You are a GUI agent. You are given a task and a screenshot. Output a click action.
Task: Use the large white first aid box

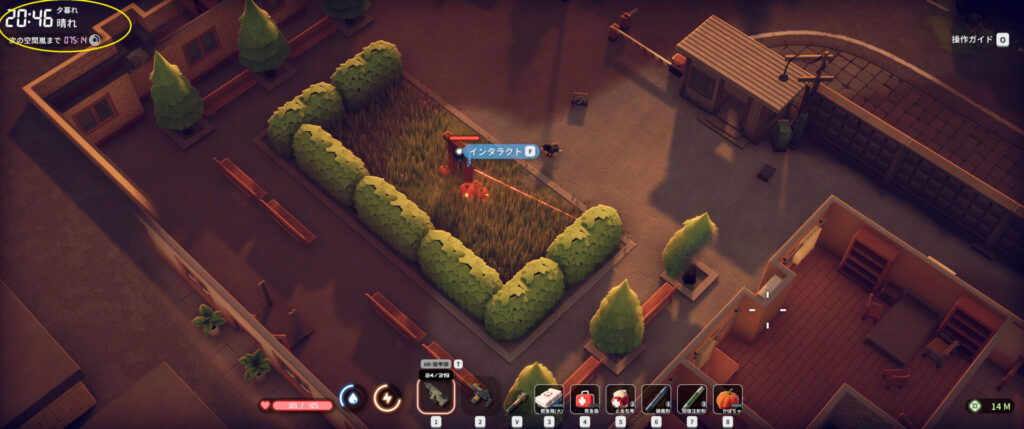pyautogui.click(x=548, y=399)
